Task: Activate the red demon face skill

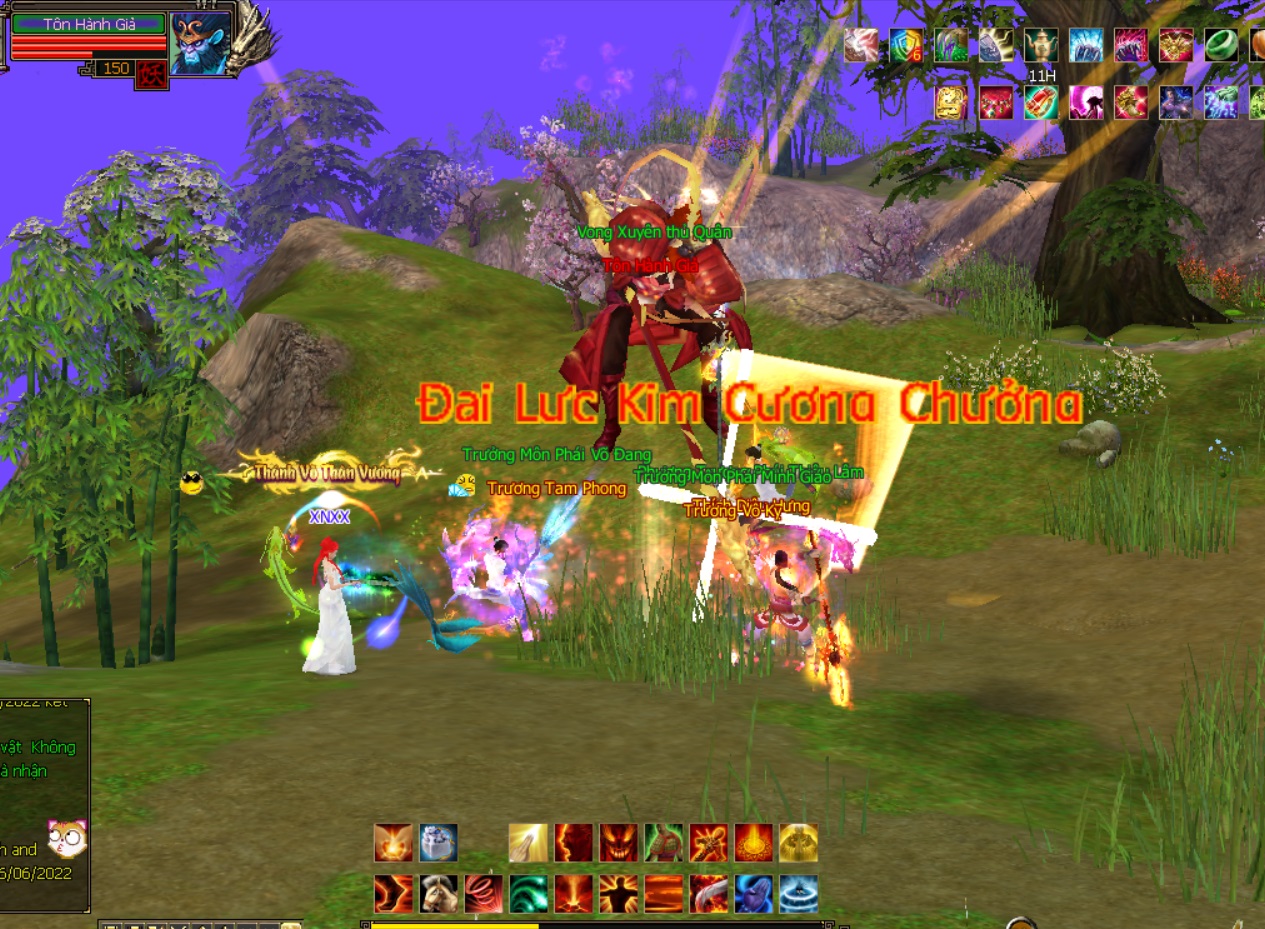Action: [618, 843]
